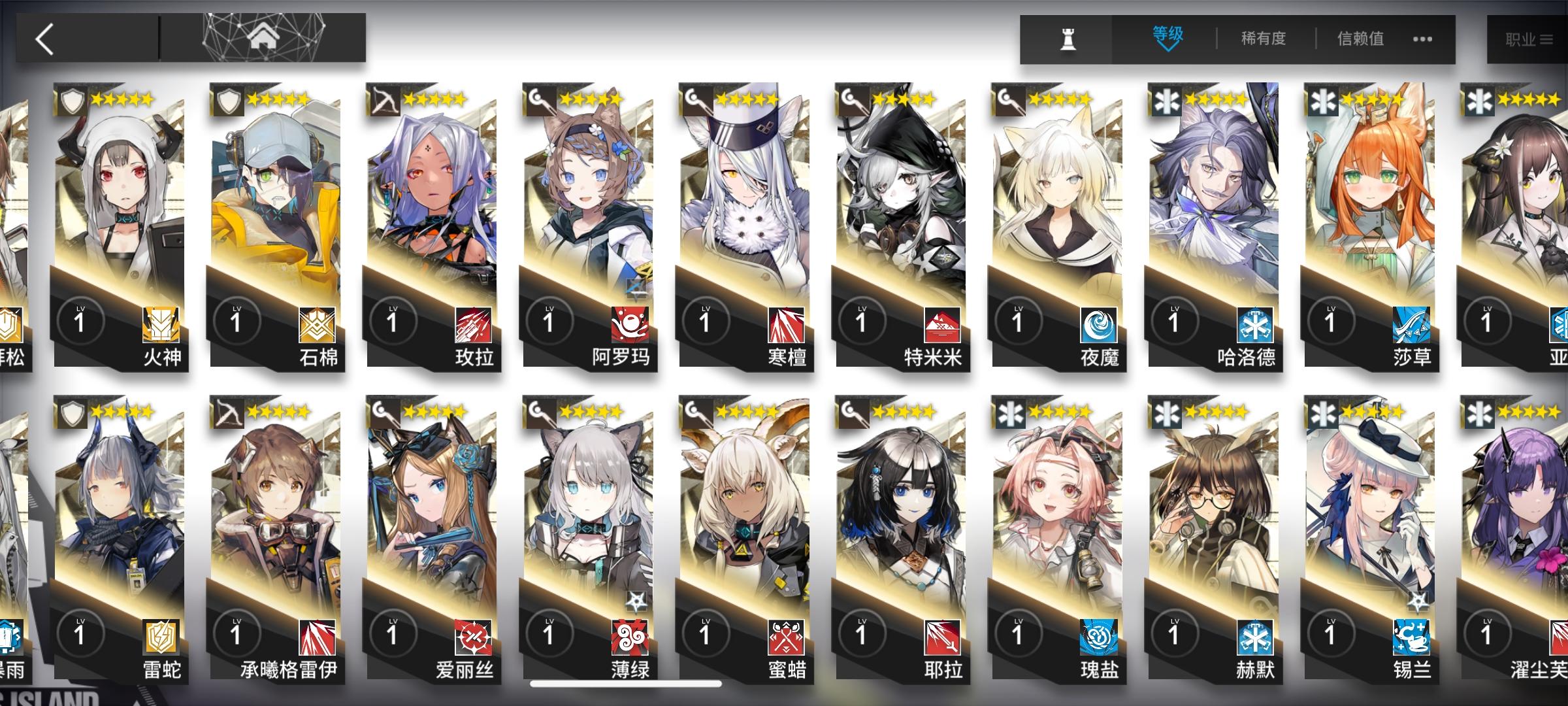This screenshot has height=706, width=1568.
Task: Expand the ... extra sorting options
Action: pyautogui.click(x=1422, y=39)
